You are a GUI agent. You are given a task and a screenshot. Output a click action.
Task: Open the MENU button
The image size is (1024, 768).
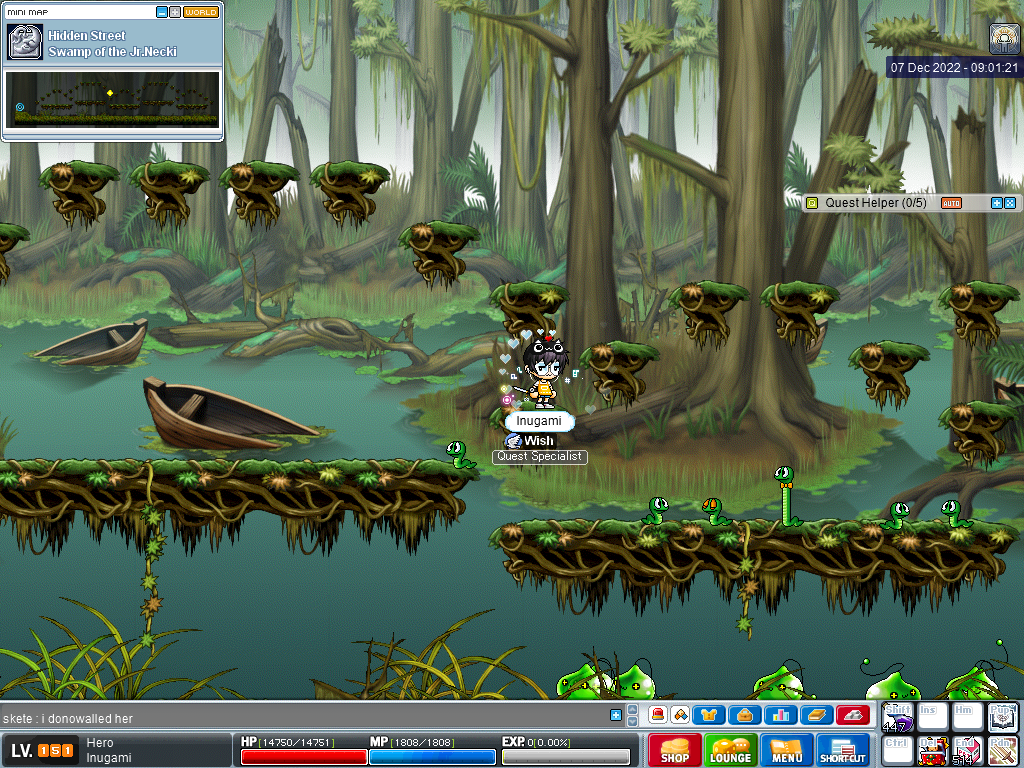tap(787, 750)
